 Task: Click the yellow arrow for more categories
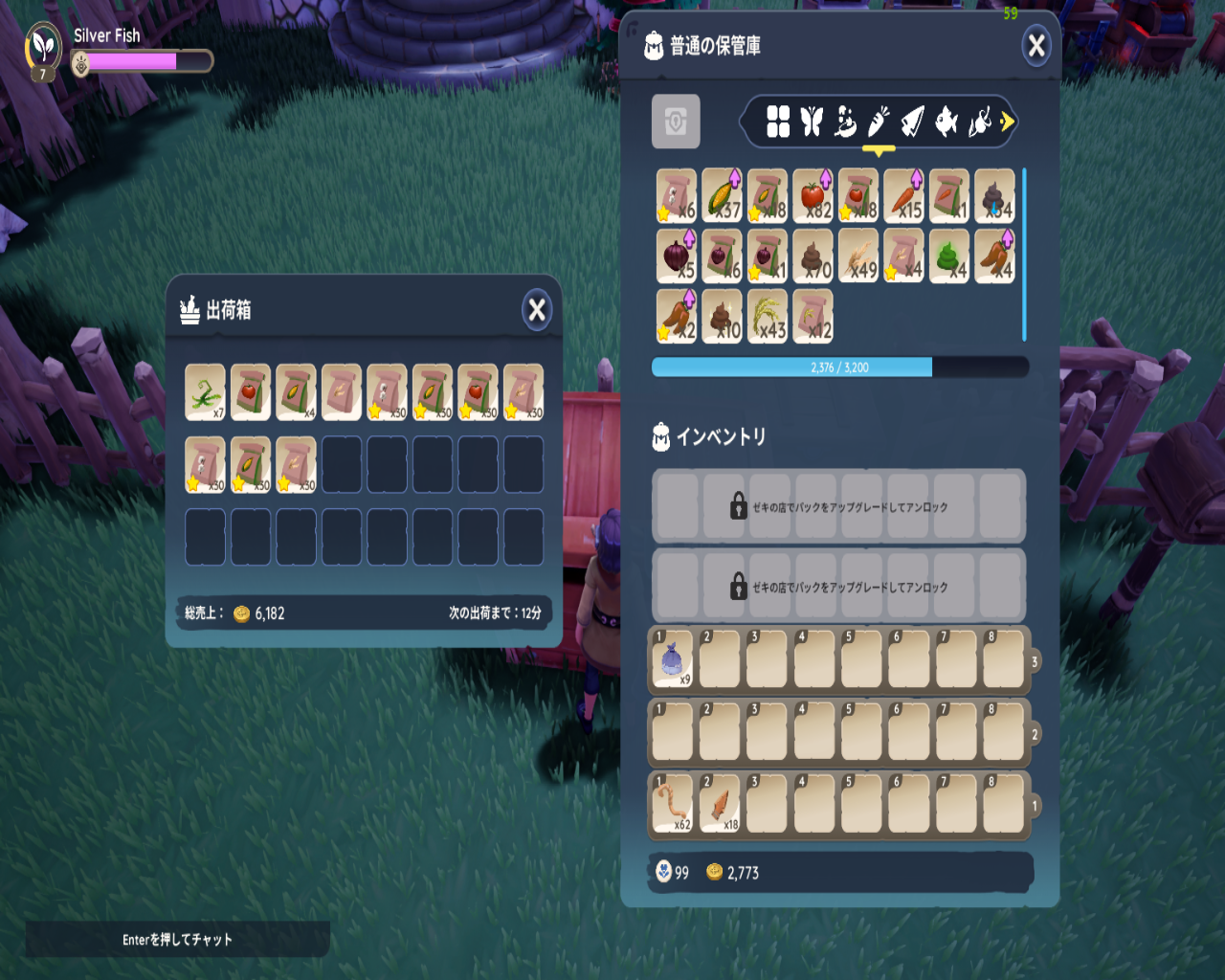(1007, 122)
